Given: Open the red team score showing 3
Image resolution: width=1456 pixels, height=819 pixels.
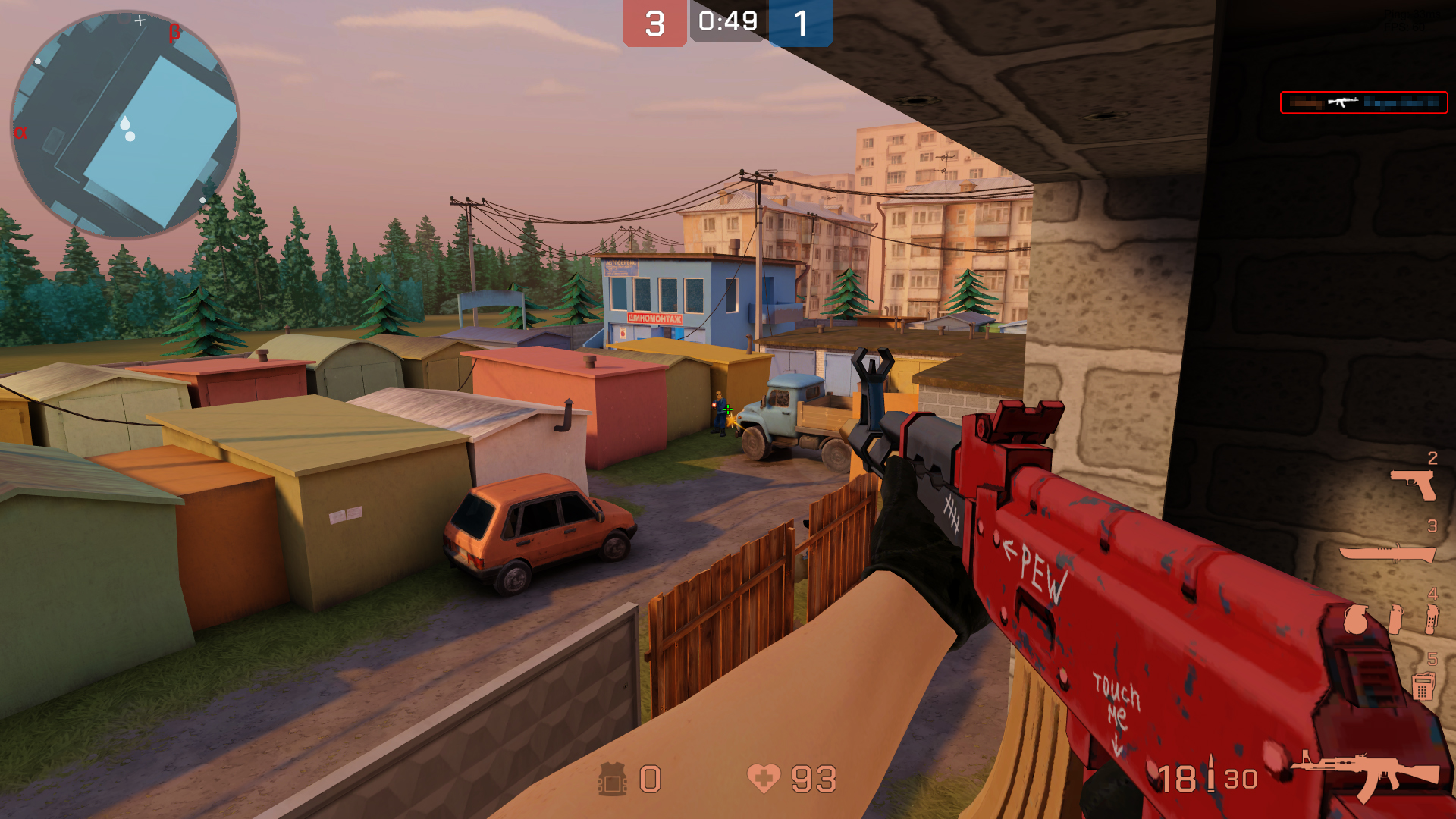Looking at the screenshot, I should click(654, 21).
